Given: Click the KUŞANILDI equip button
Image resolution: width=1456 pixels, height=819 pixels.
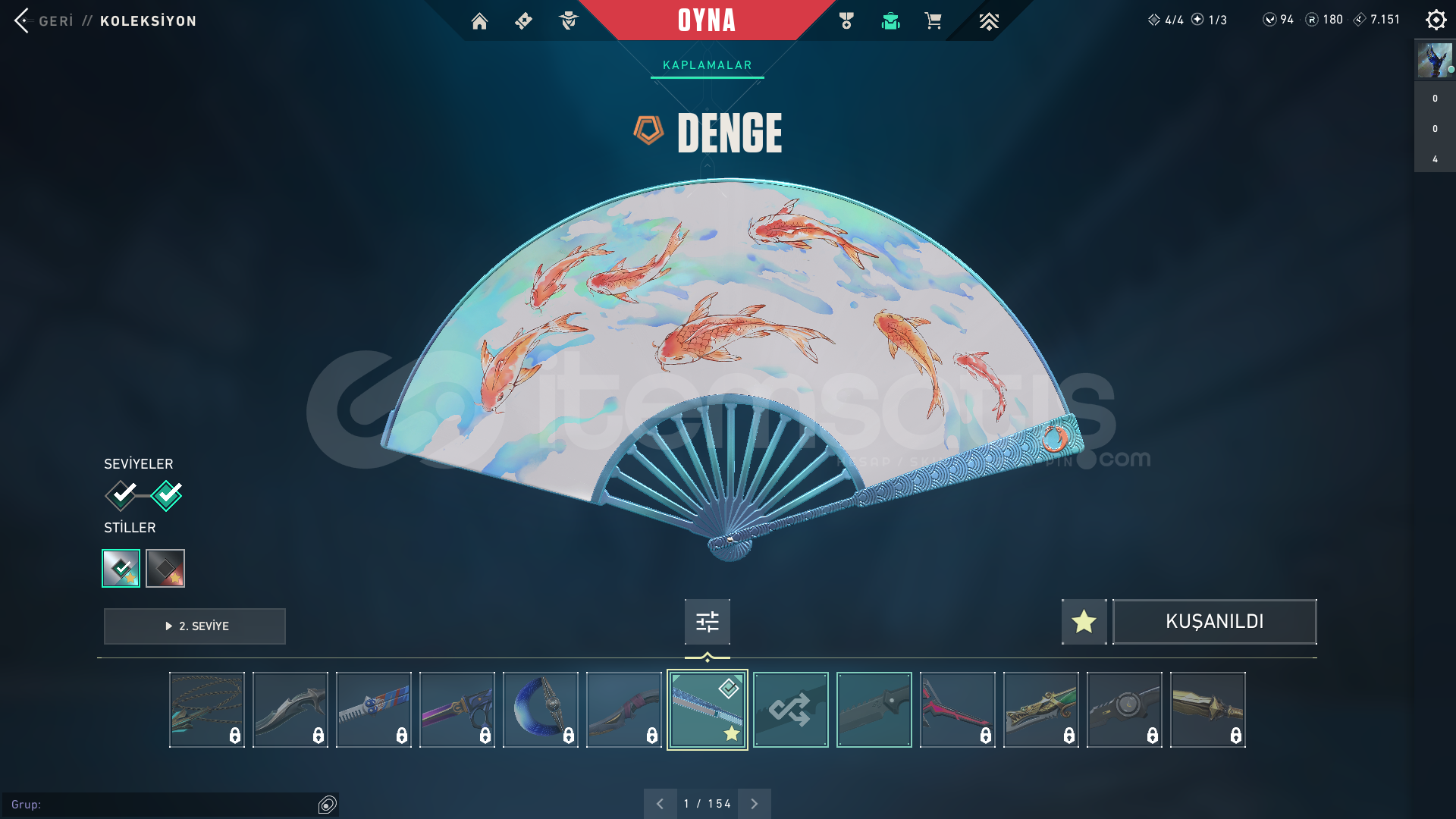Looking at the screenshot, I should tap(1214, 622).
